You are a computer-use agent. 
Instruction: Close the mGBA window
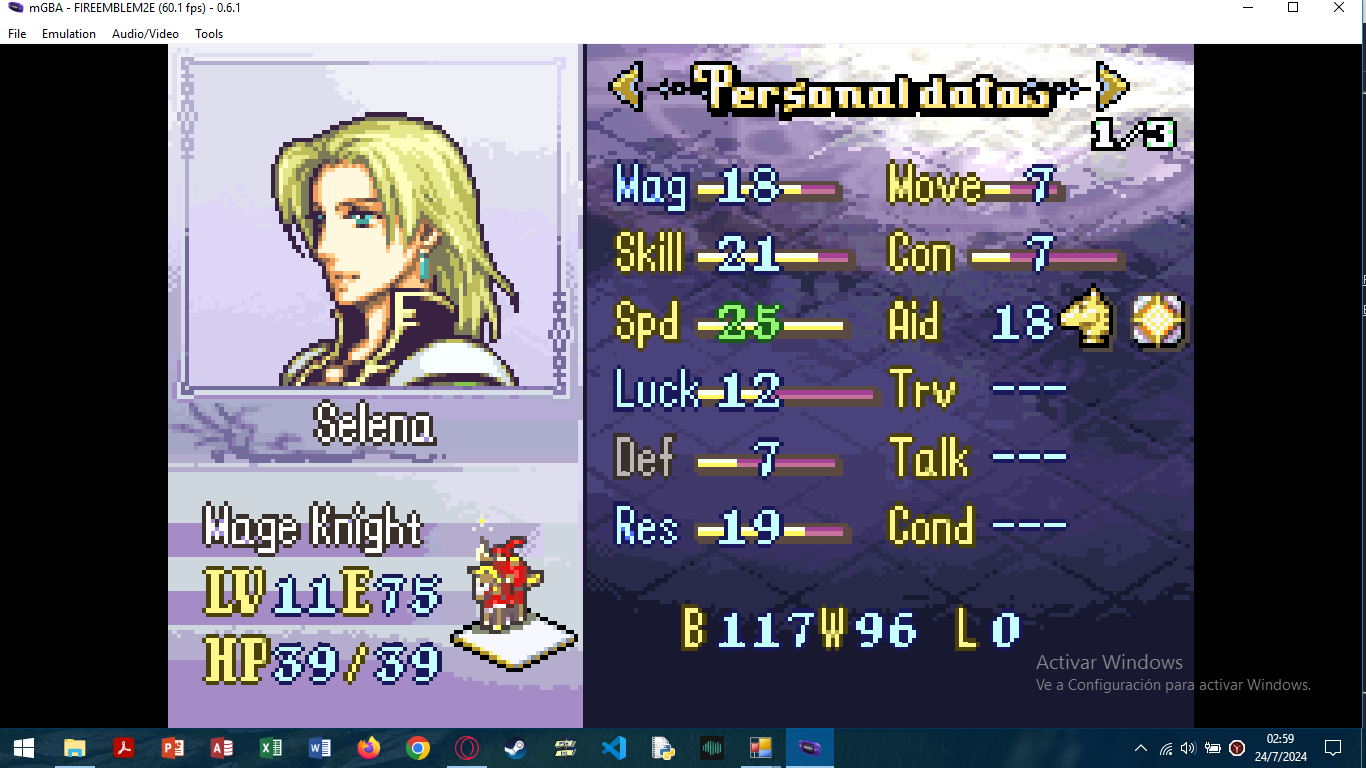click(x=1339, y=8)
